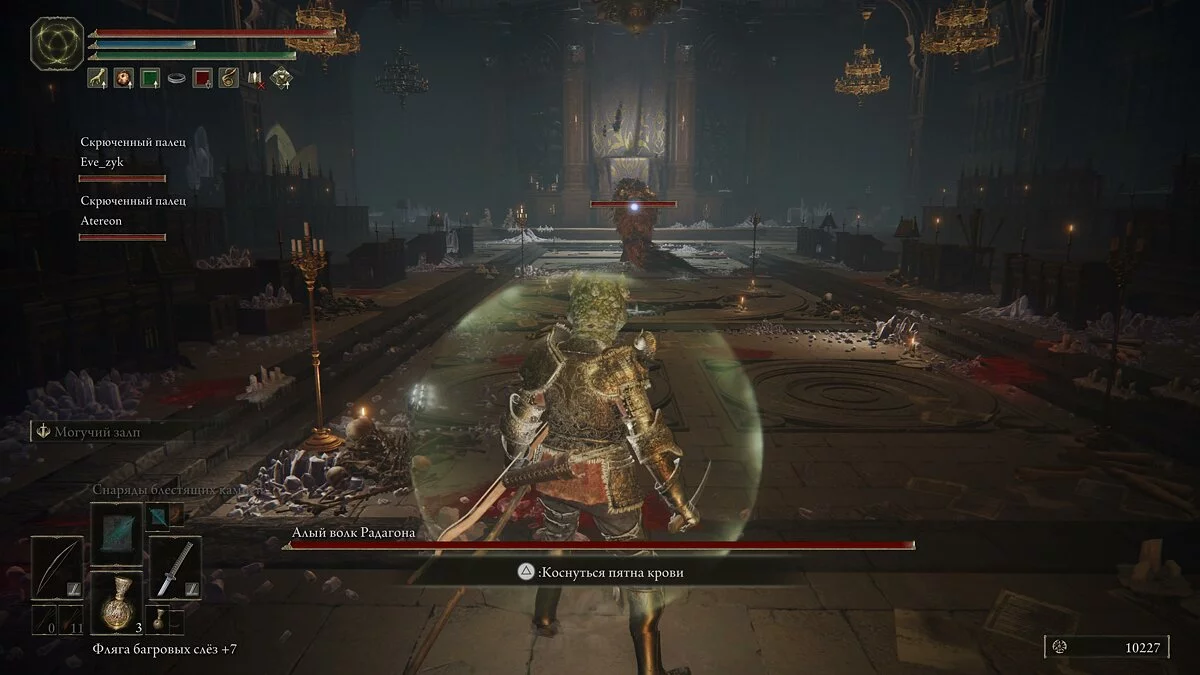Viewport: 1200px width, 675px height.
Task: Click the green square buff status icon
Action: (150, 78)
